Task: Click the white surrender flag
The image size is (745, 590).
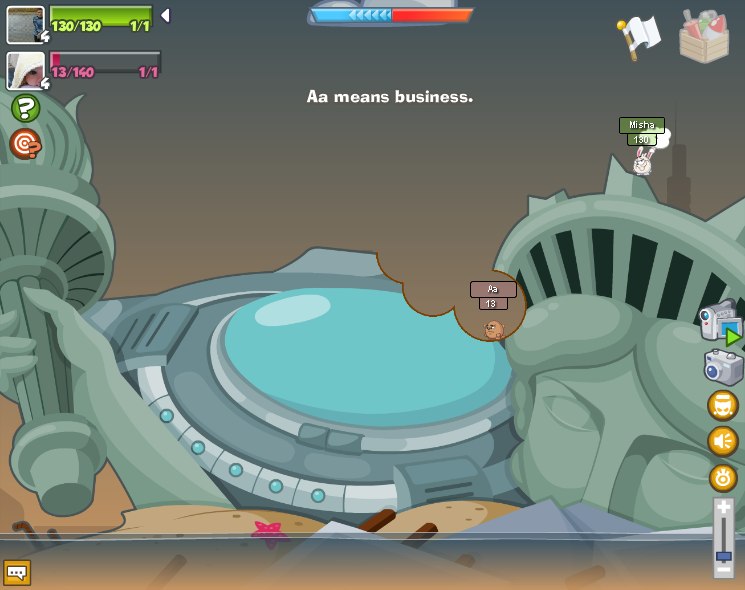Action: click(x=640, y=36)
